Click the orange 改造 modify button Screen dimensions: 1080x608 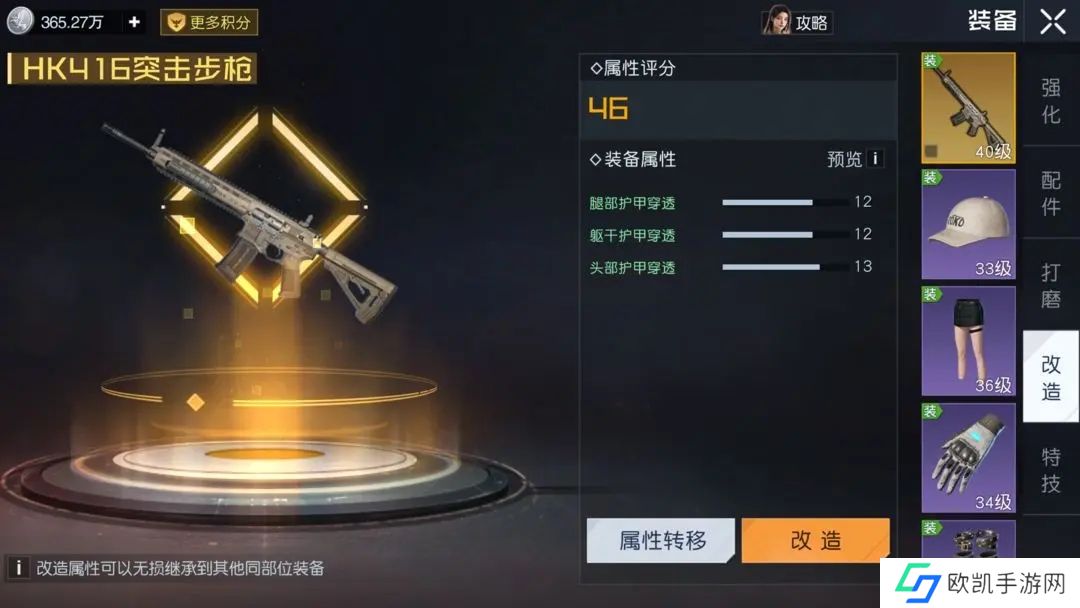coord(815,541)
